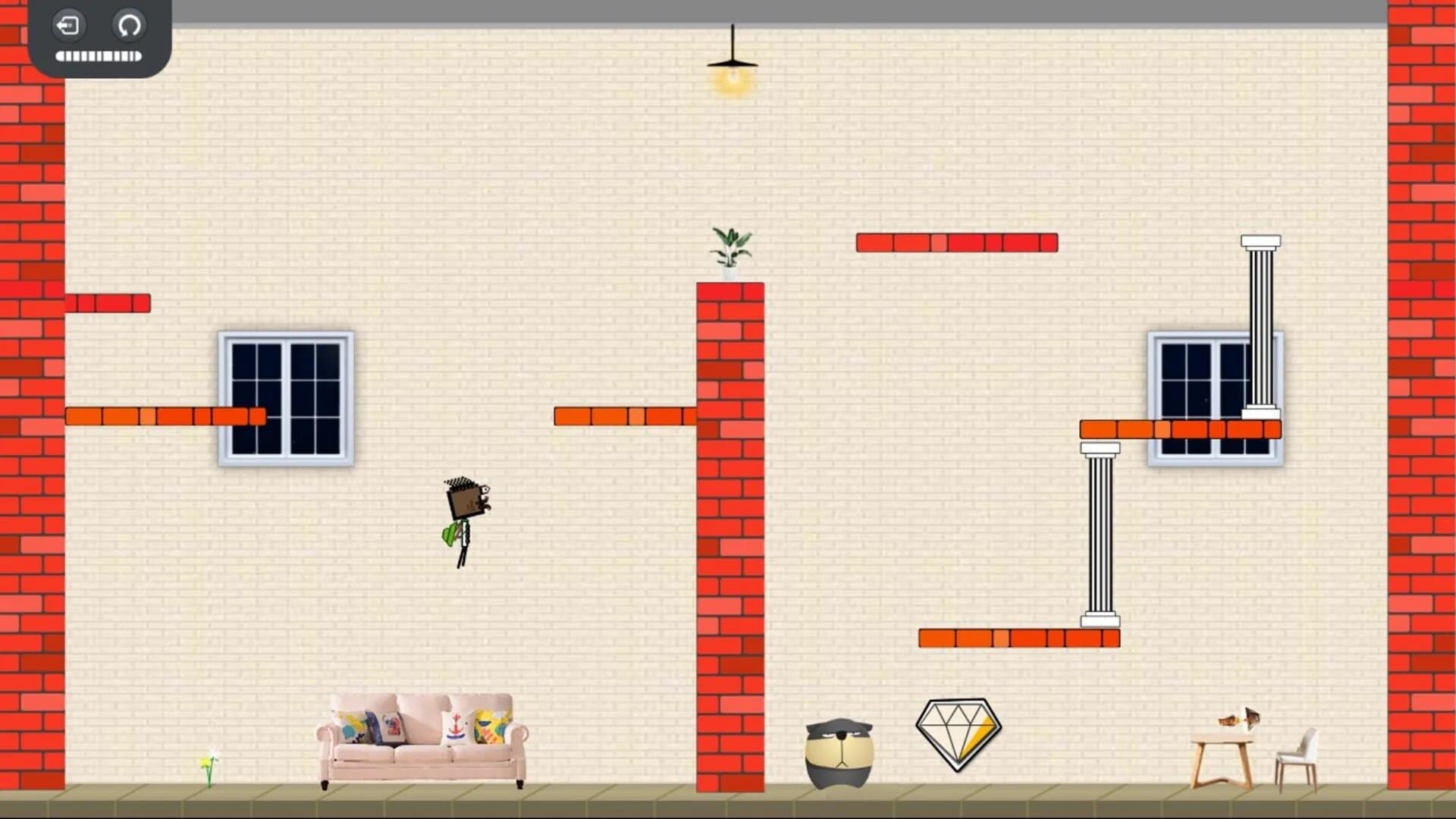Click the restart level icon
This screenshot has height=819, width=1456.
tap(129, 26)
